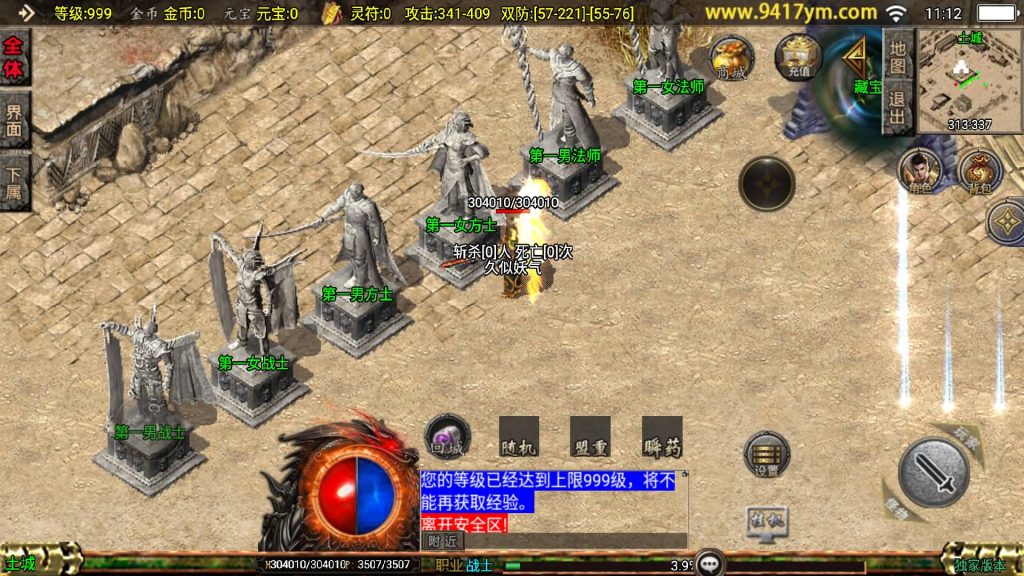The height and width of the screenshot is (576, 1024).
Task: Open the chat speech bubble button
Action: pyautogui.click(x=710, y=562)
